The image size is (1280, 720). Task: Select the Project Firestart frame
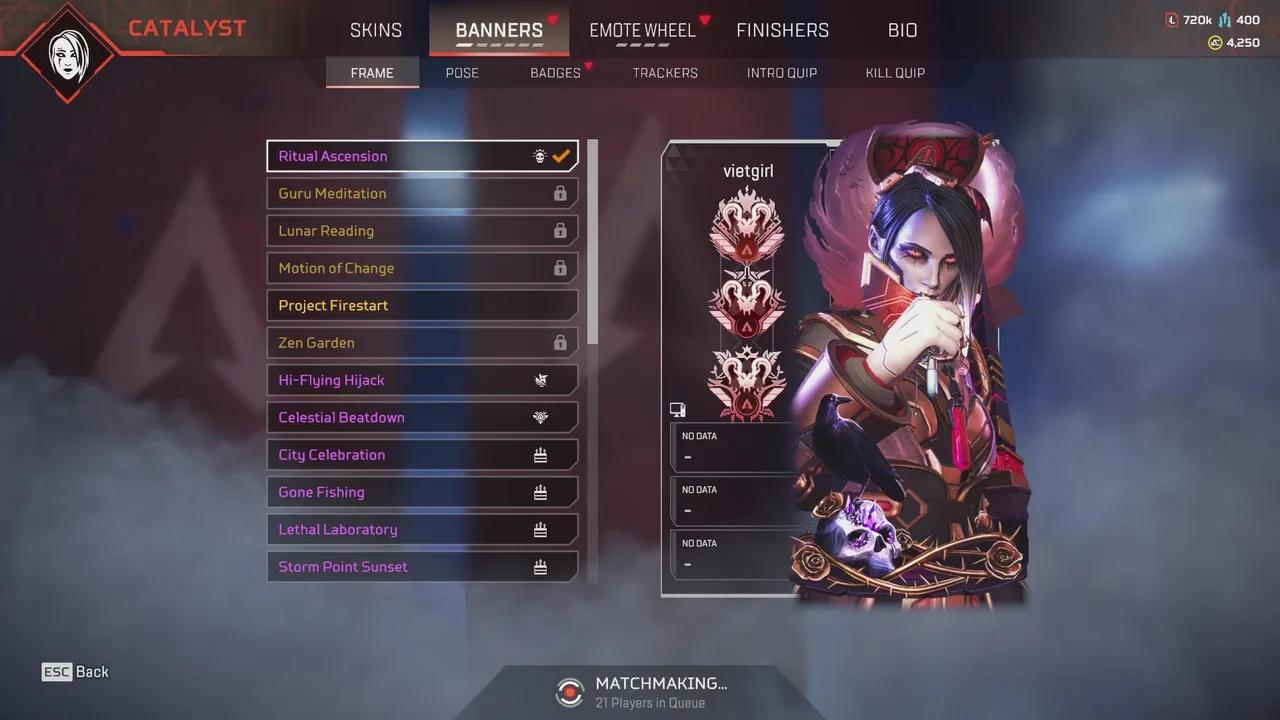422,305
